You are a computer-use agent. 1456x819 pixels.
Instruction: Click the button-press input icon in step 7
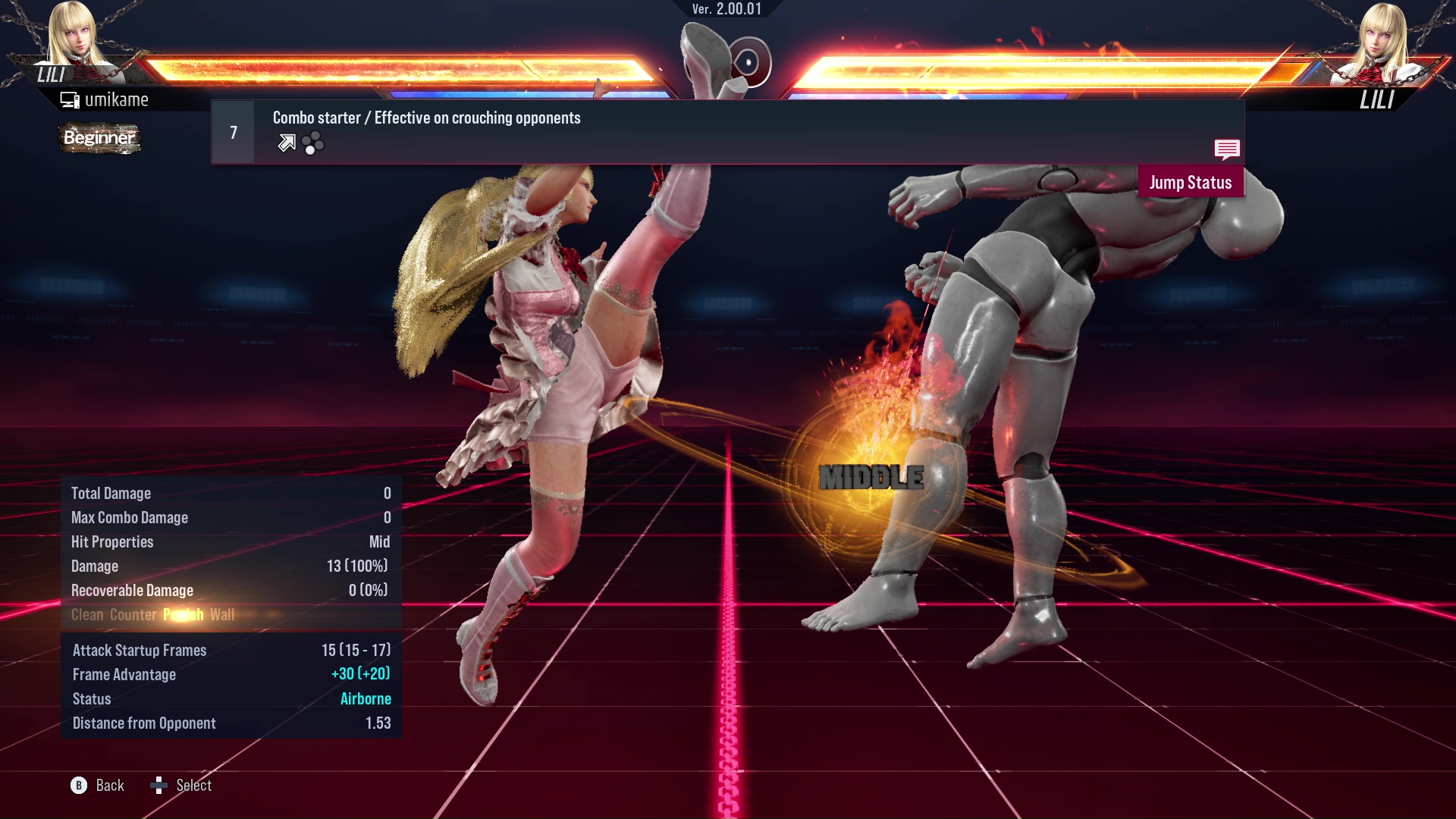pos(313,143)
